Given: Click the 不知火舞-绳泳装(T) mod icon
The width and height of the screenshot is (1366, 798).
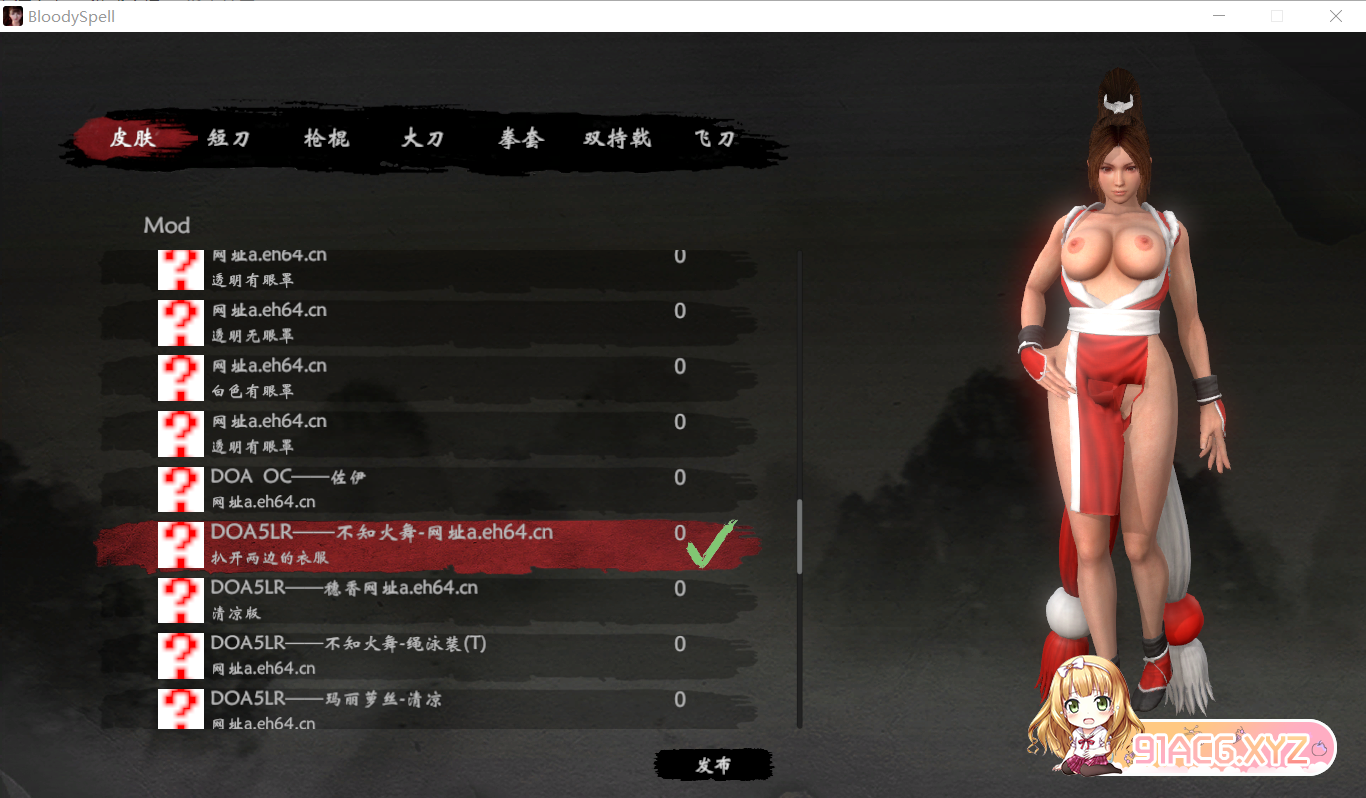Looking at the screenshot, I should (x=180, y=655).
